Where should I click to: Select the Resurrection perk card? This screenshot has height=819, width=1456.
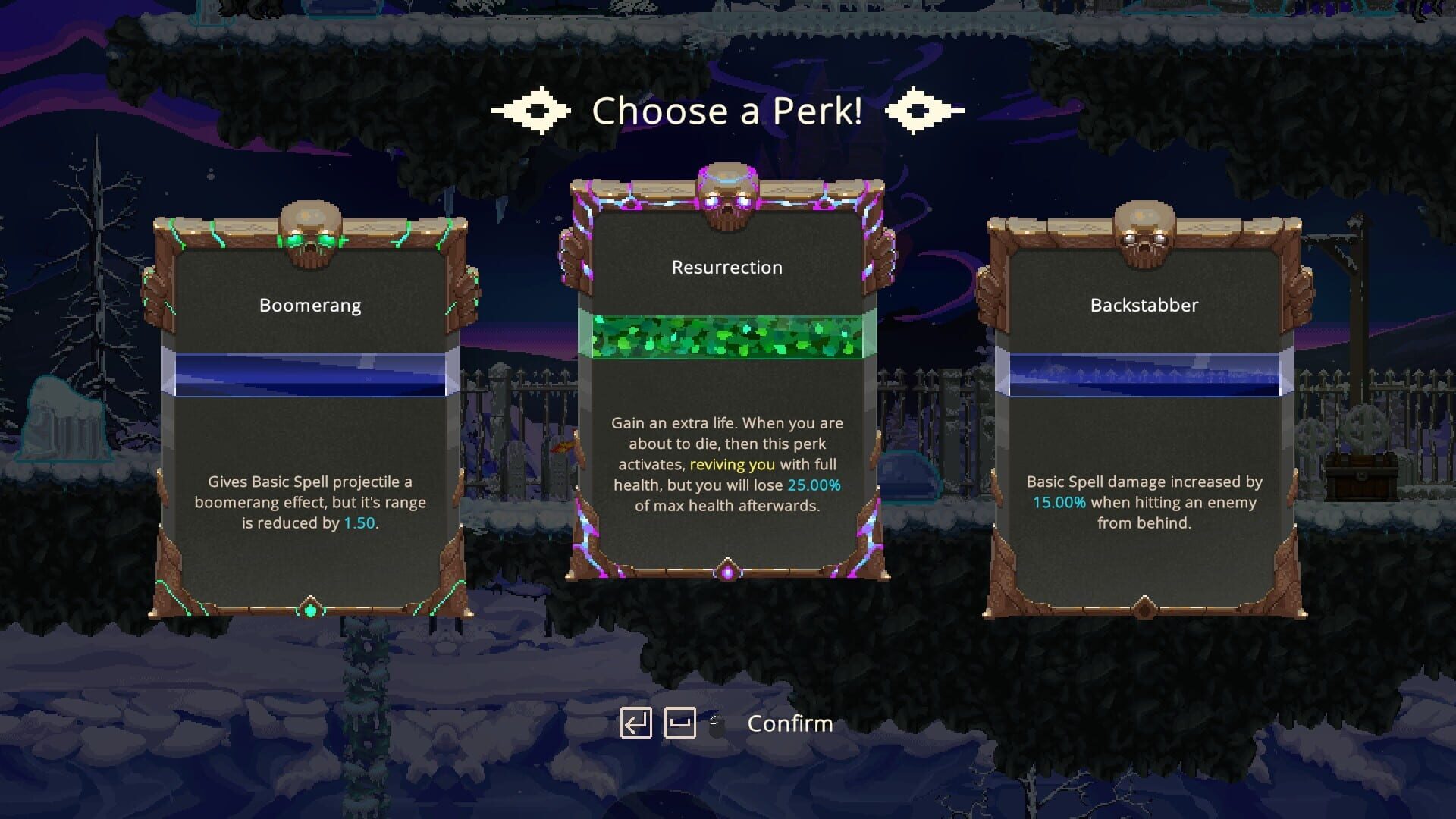click(726, 379)
